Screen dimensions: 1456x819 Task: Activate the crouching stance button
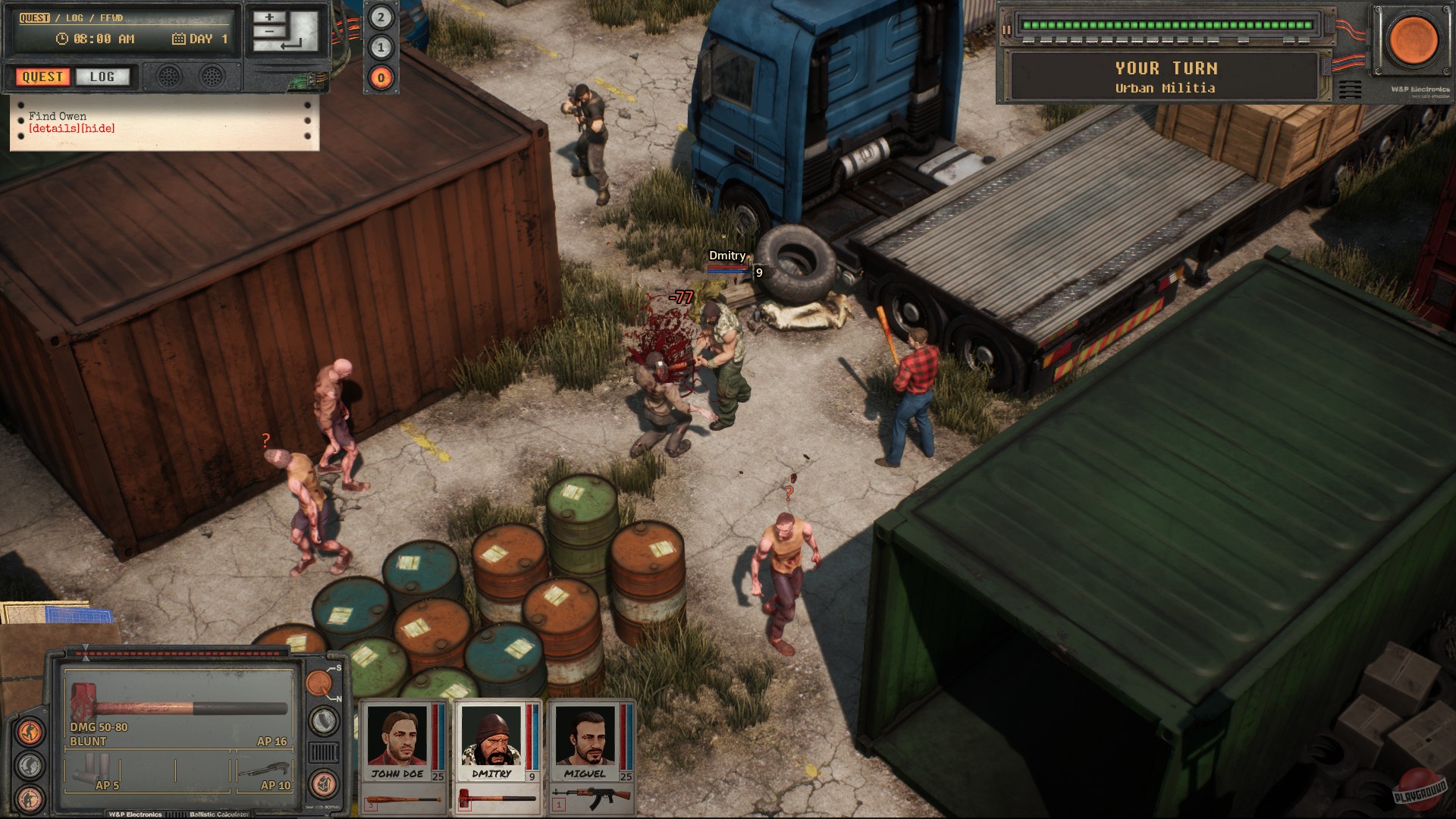pyautogui.click(x=30, y=765)
